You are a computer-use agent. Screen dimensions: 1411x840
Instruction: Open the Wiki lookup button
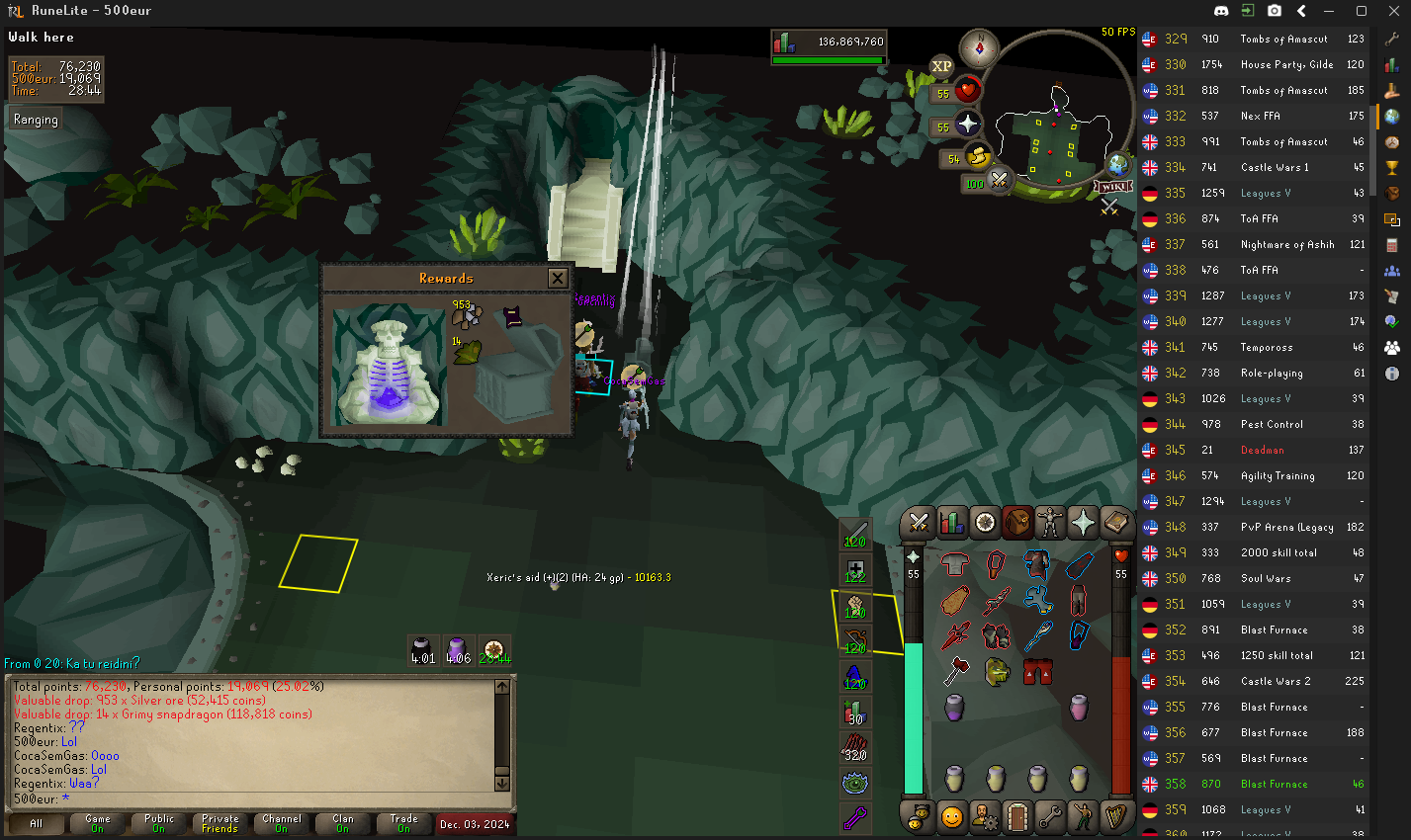pos(1113,186)
